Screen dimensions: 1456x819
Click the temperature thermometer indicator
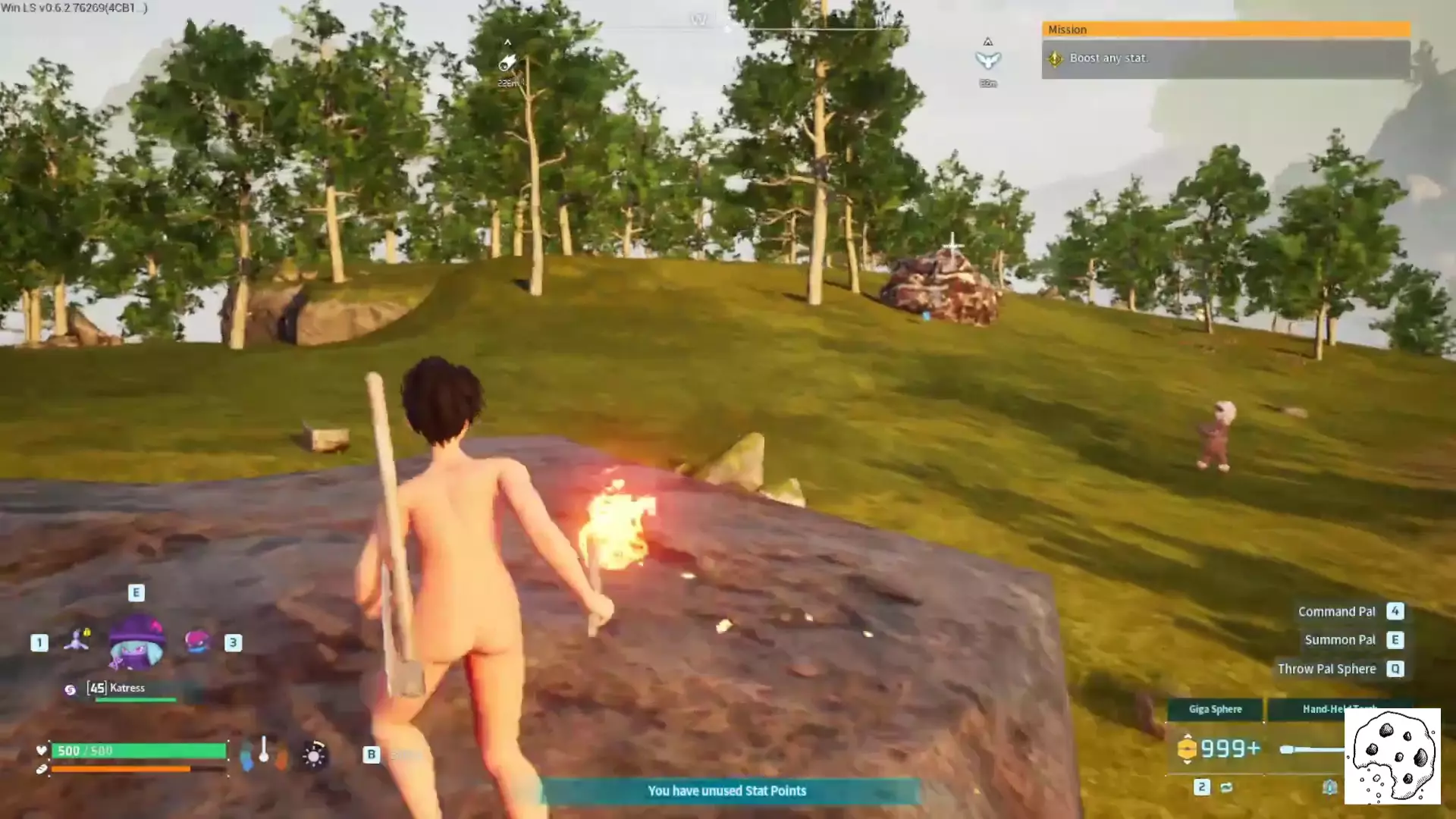click(x=263, y=752)
